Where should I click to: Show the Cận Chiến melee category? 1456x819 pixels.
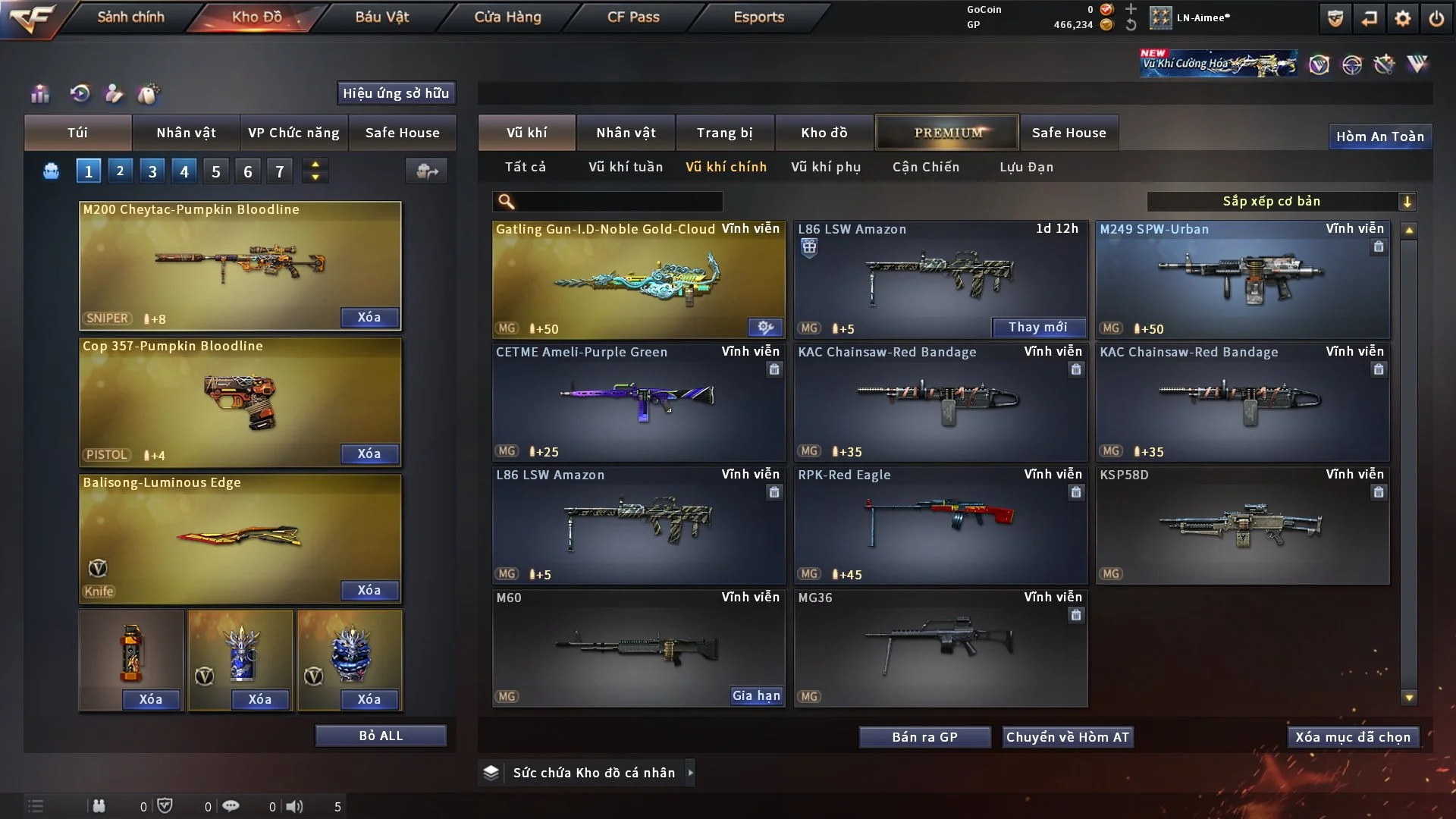[925, 167]
